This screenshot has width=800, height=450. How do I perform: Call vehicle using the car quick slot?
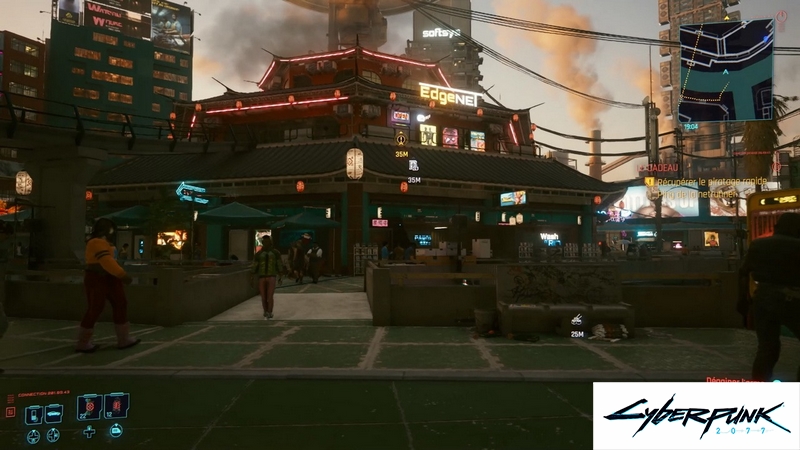55,413
